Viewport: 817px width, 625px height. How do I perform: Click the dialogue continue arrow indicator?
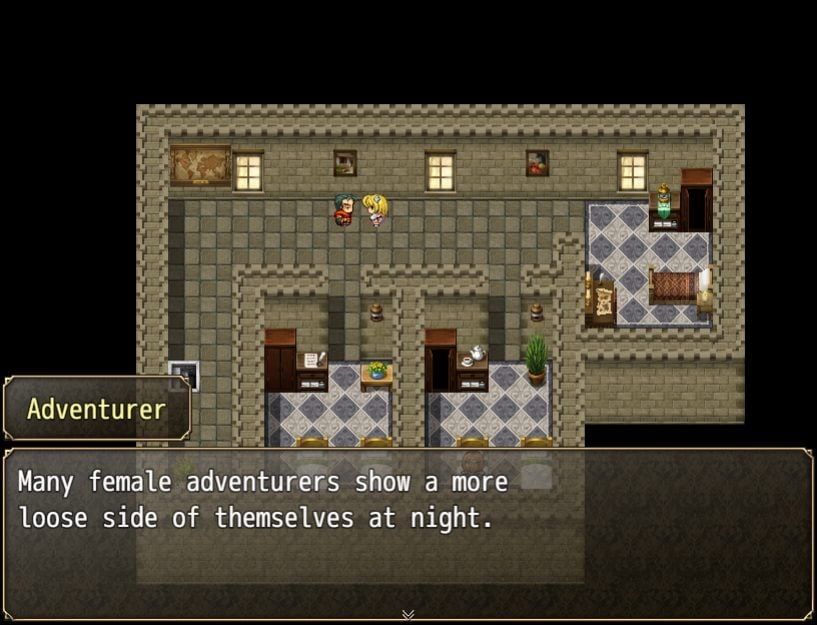(408, 614)
